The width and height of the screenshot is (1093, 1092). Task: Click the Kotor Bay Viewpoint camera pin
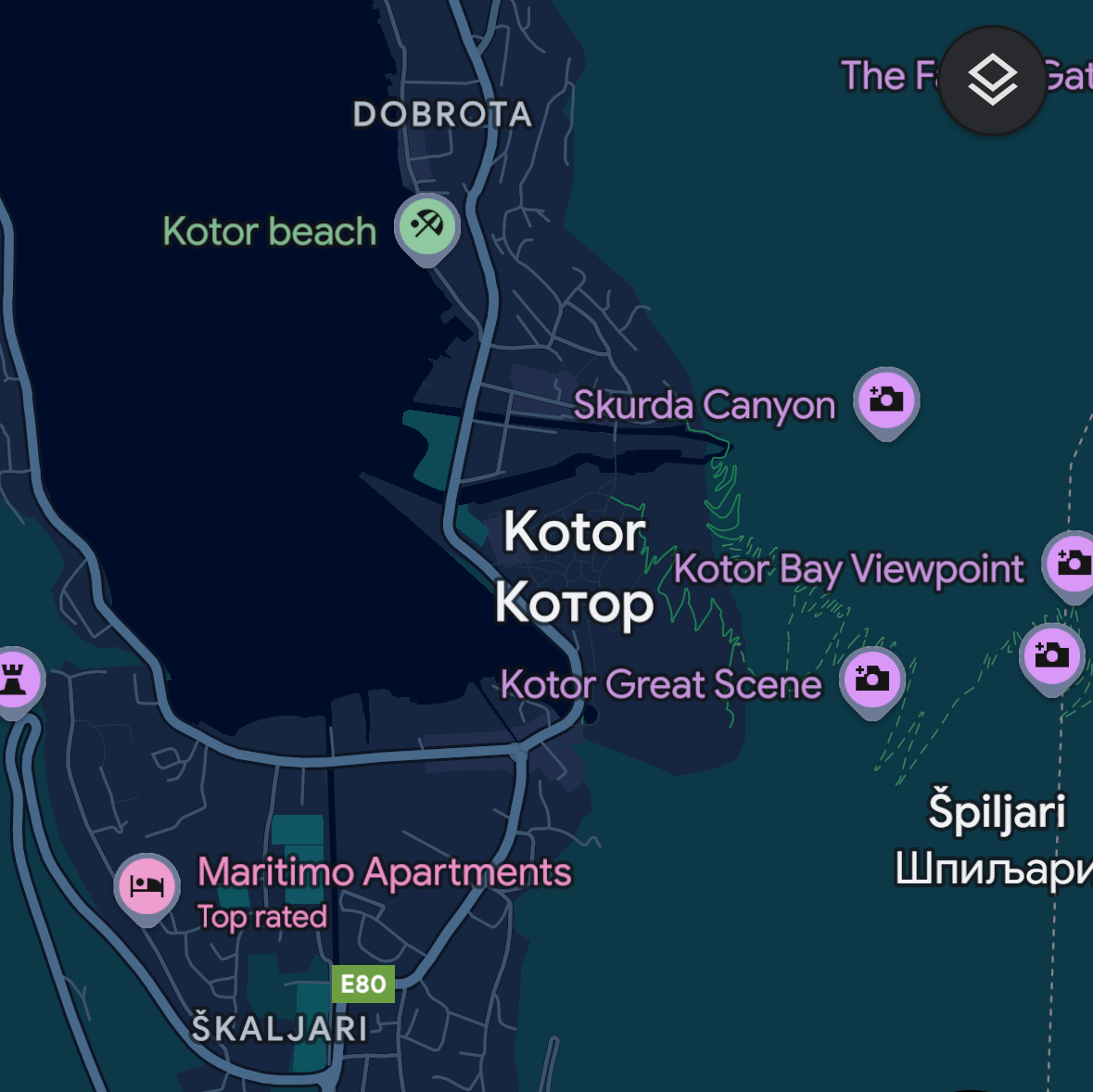[x=1073, y=563]
